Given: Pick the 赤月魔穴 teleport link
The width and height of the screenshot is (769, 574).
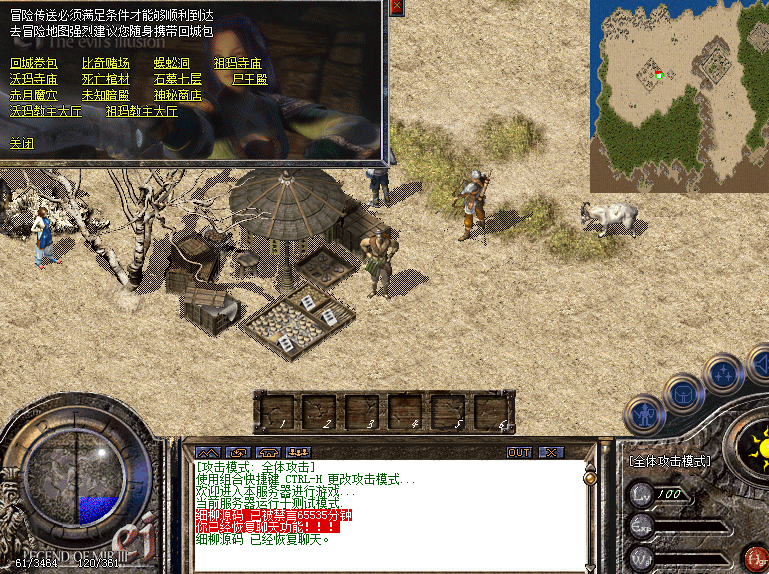Looking at the screenshot, I should [x=34, y=95].
